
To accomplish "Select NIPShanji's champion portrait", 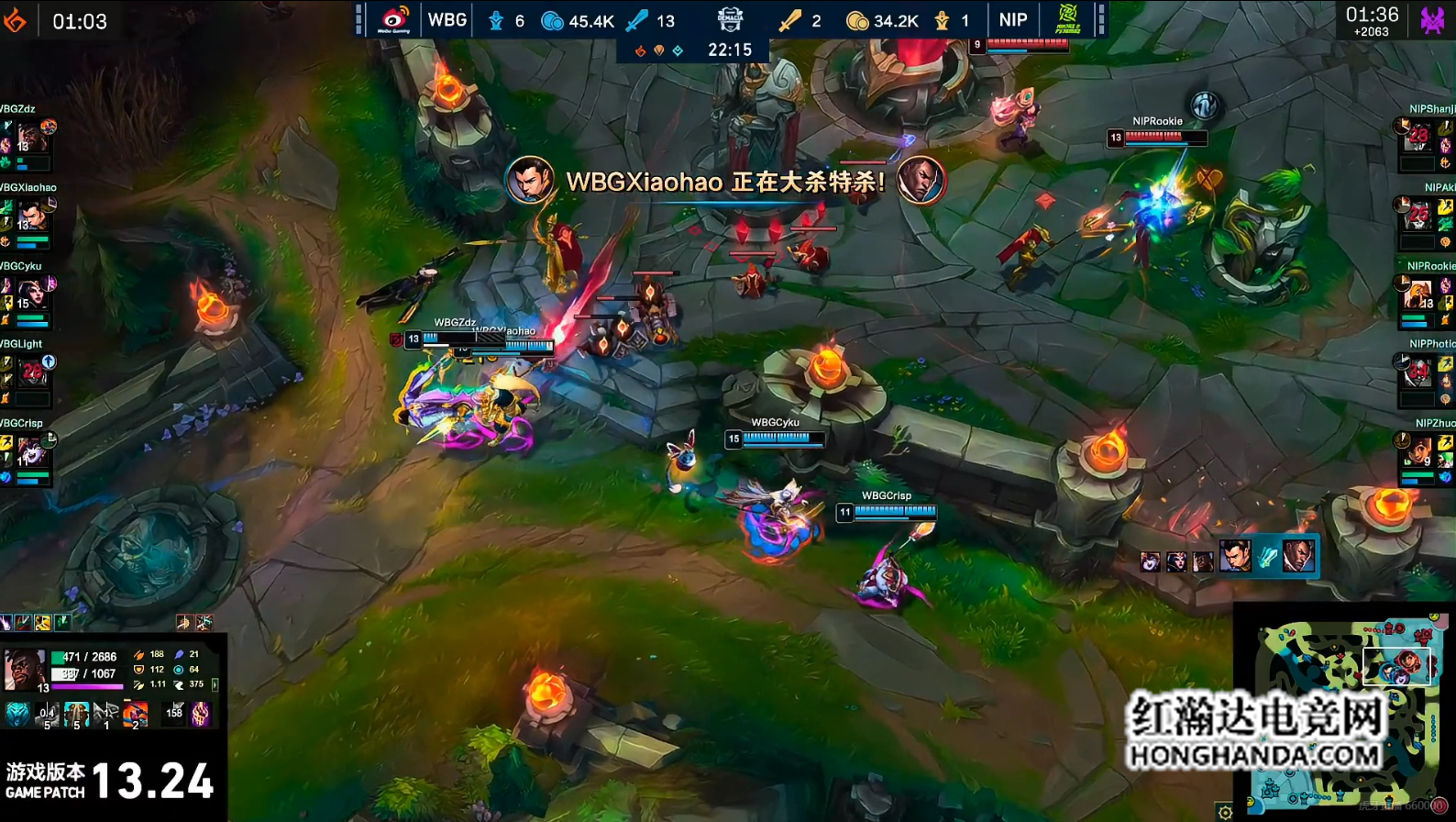I will (1418, 139).
